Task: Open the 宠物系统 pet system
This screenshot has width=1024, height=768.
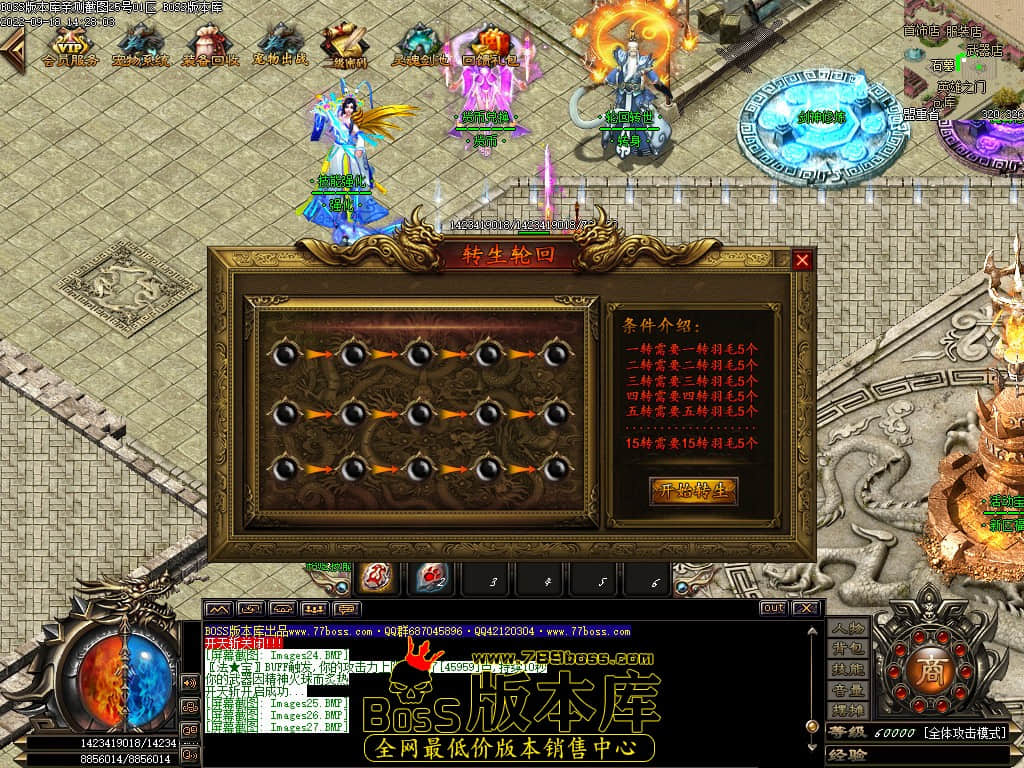Action: pos(140,45)
